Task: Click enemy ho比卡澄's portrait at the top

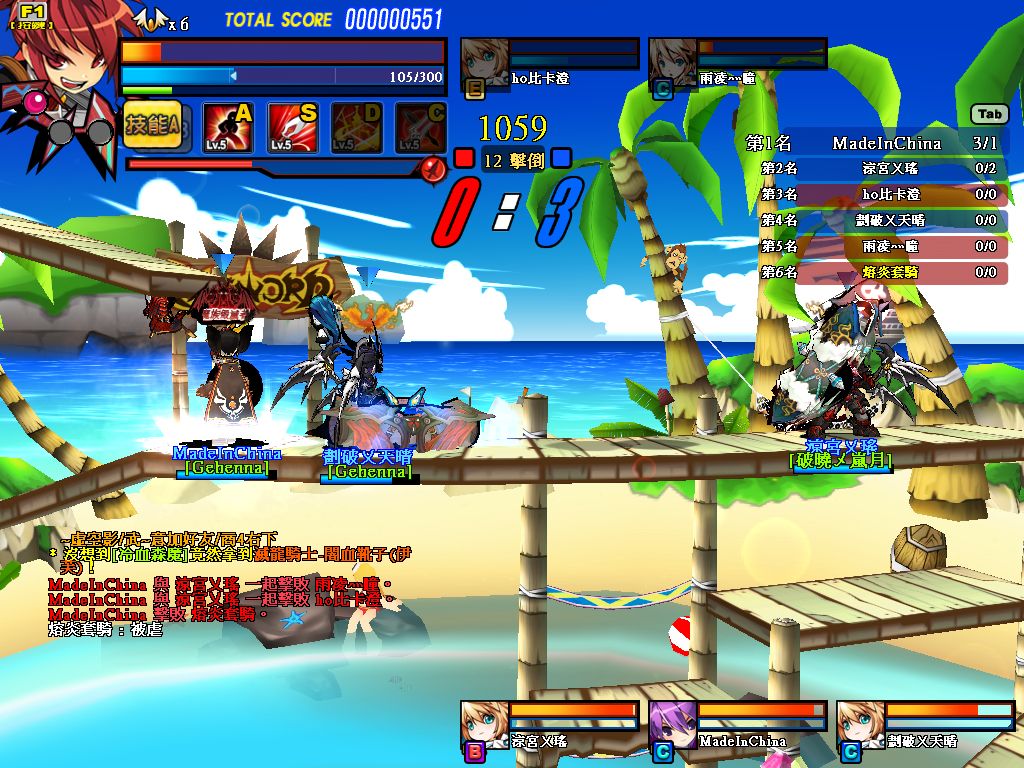Action: pos(483,66)
